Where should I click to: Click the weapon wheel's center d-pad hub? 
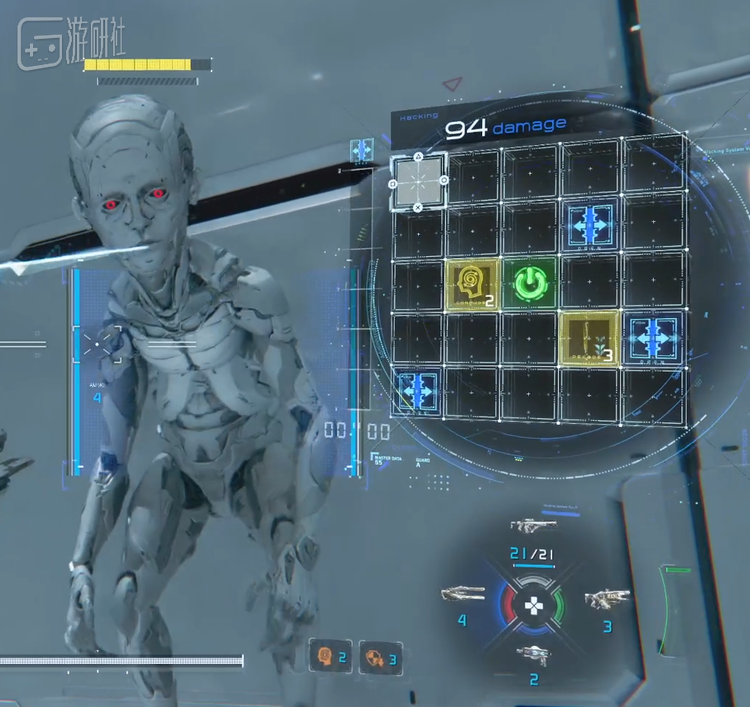(x=533, y=603)
